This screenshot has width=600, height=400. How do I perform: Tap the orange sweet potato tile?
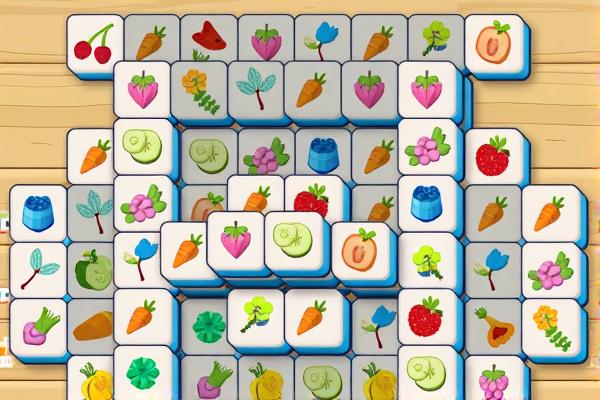[93, 326]
